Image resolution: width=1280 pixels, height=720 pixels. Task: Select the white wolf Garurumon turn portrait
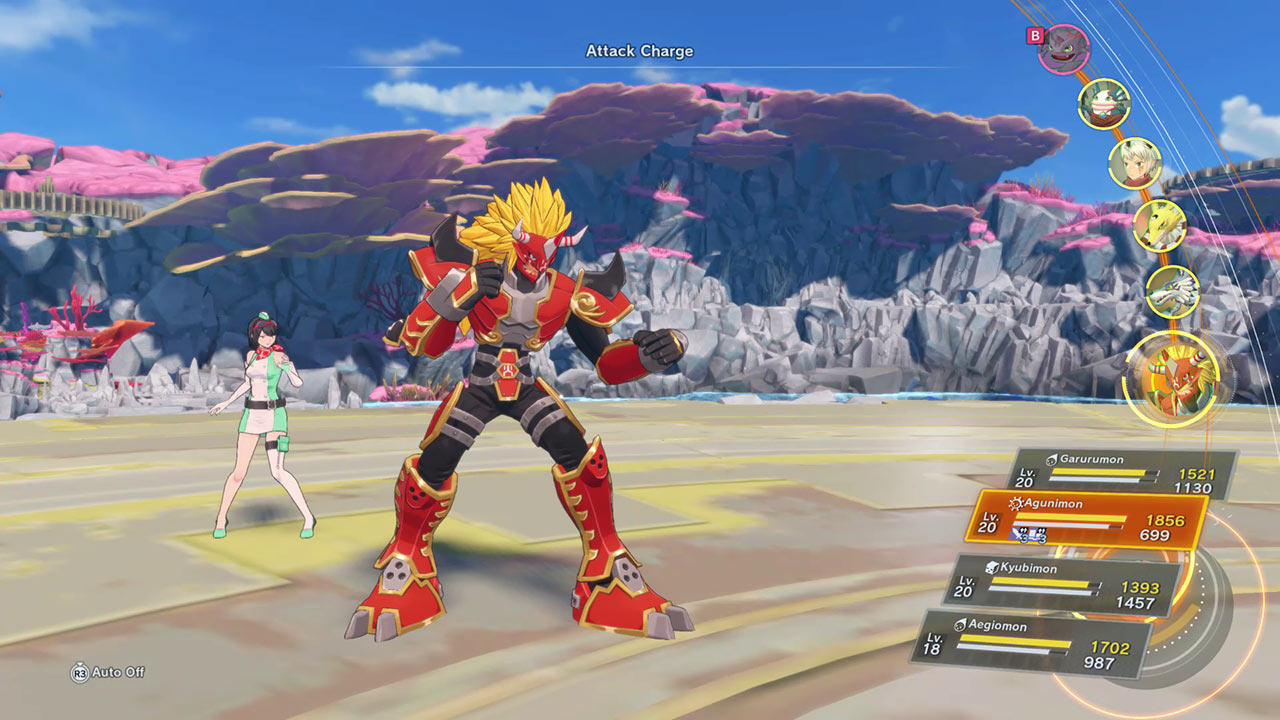pyautogui.click(x=1171, y=291)
